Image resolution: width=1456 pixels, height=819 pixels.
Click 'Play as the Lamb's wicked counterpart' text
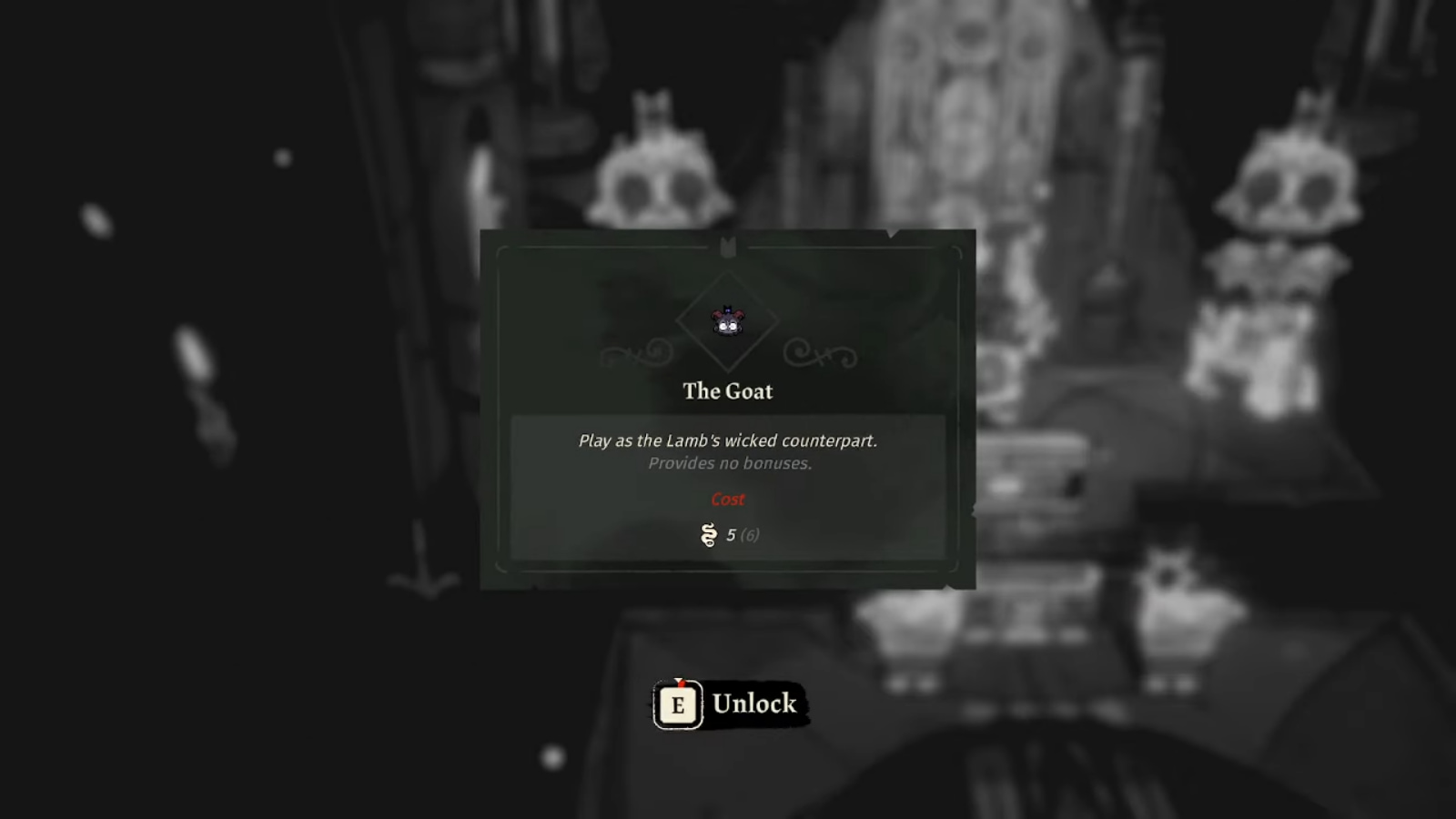coord(730,440)
